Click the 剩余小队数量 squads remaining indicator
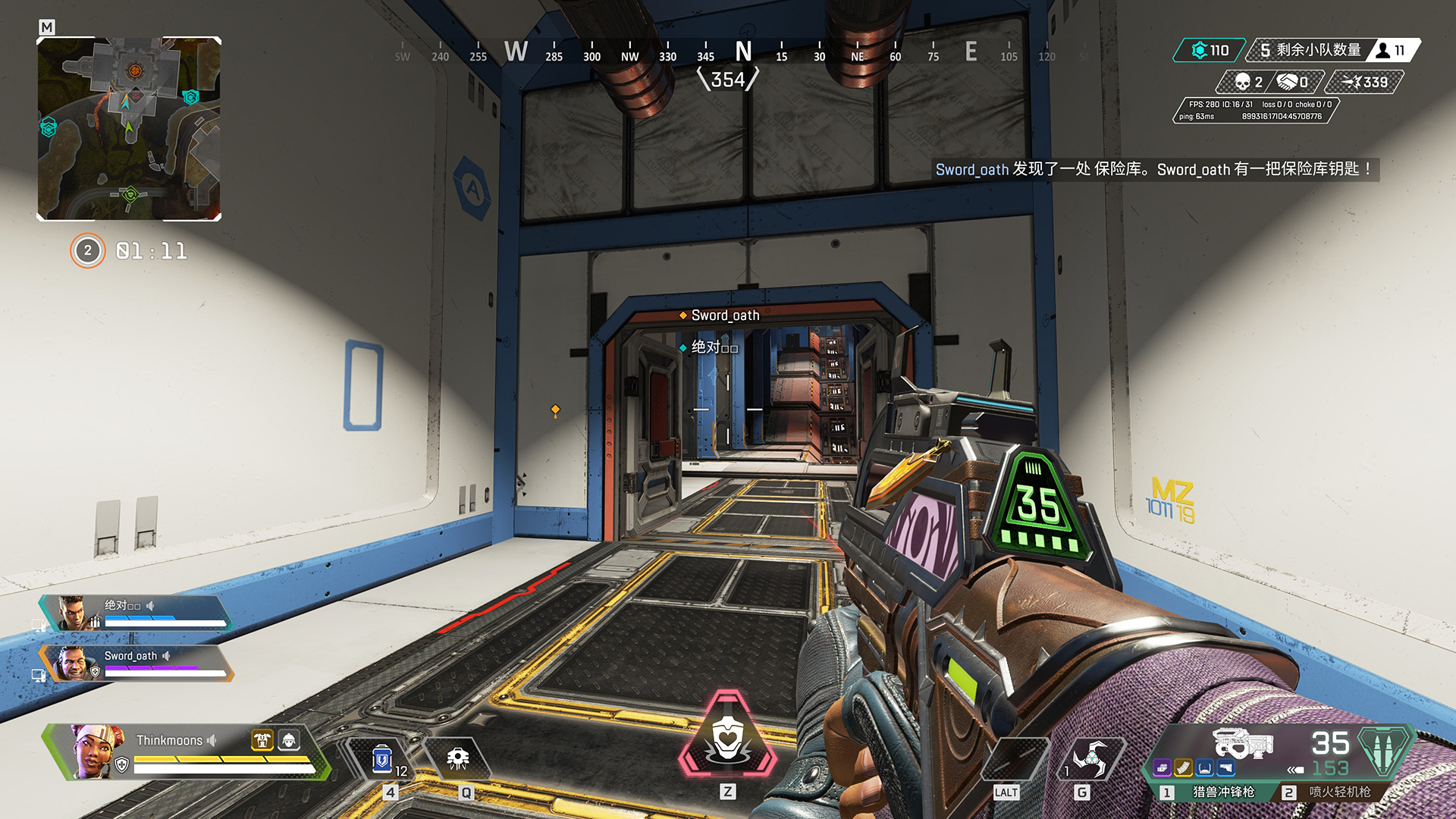 click(x=1310, y=50)
